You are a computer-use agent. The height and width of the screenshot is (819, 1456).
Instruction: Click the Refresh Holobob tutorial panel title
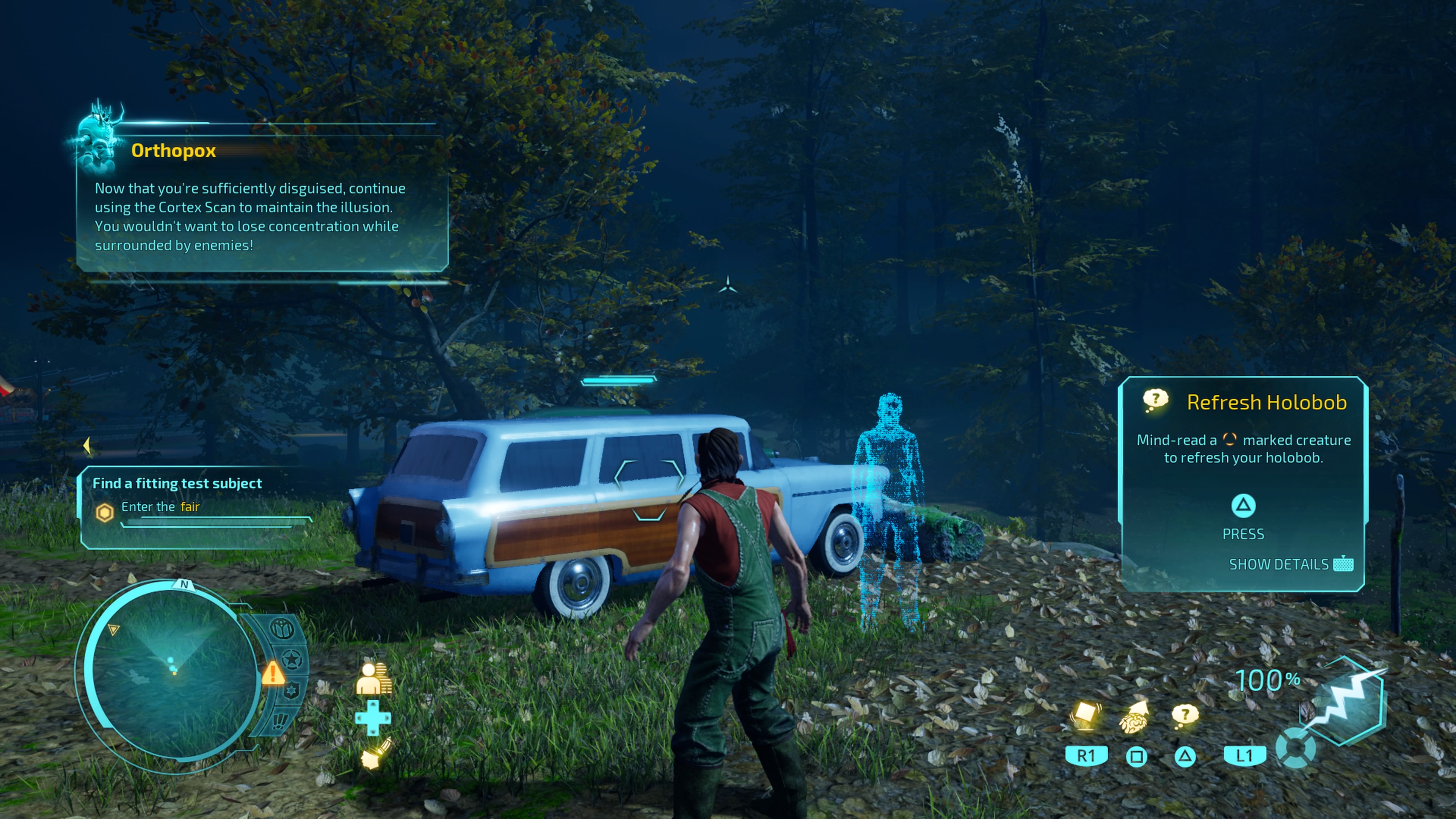coord(1266,402)
